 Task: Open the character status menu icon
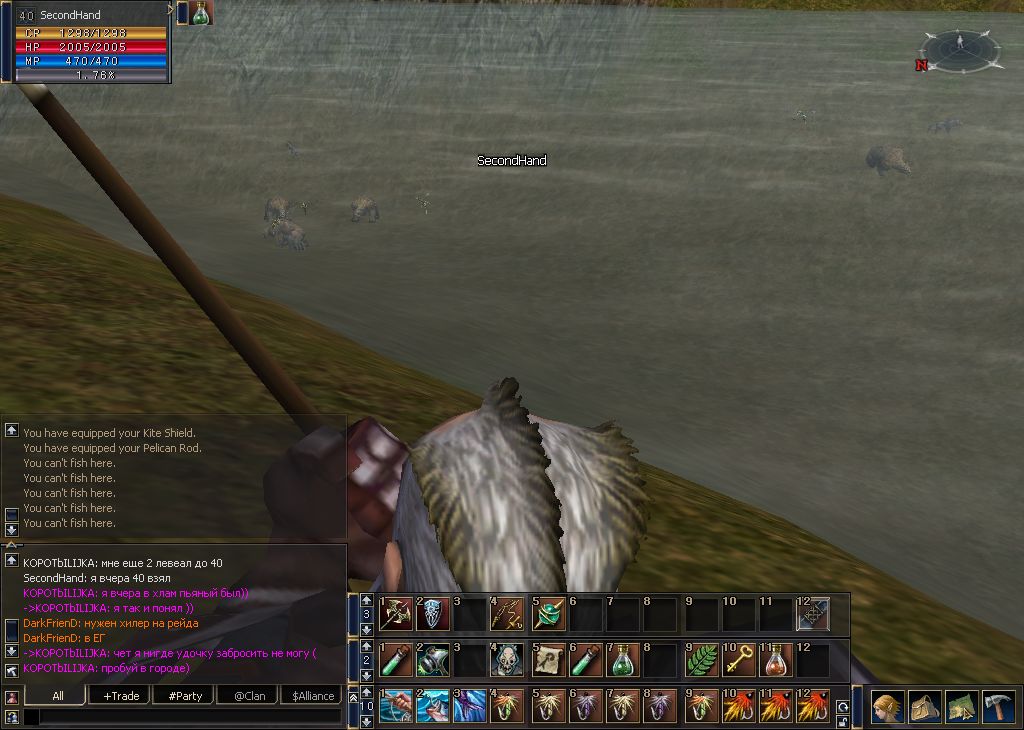(x=887, y=706)
